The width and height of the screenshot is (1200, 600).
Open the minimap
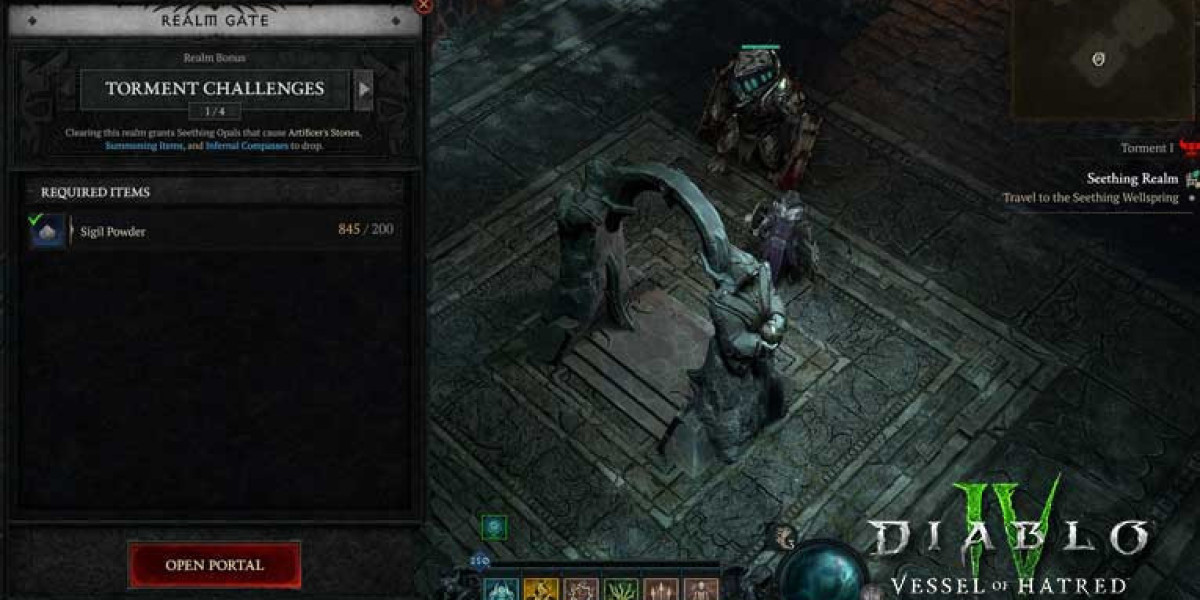pyautogui.click(x=1098, y=60)
